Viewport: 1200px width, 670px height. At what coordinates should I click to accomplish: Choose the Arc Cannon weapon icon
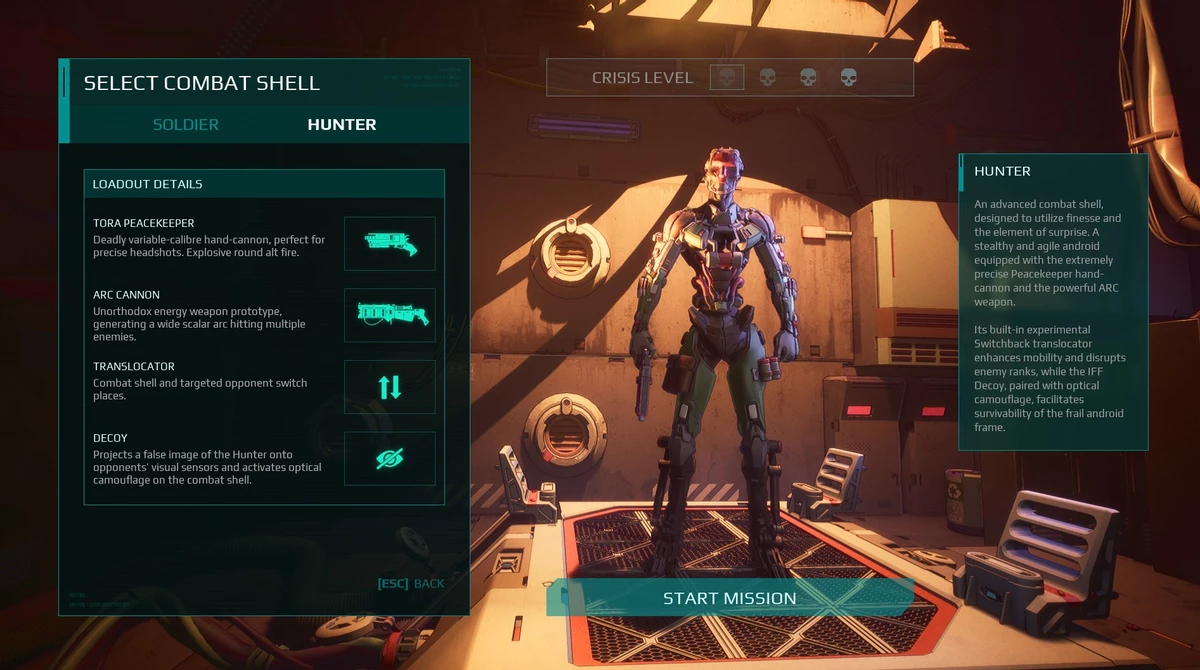coord(390,315)
